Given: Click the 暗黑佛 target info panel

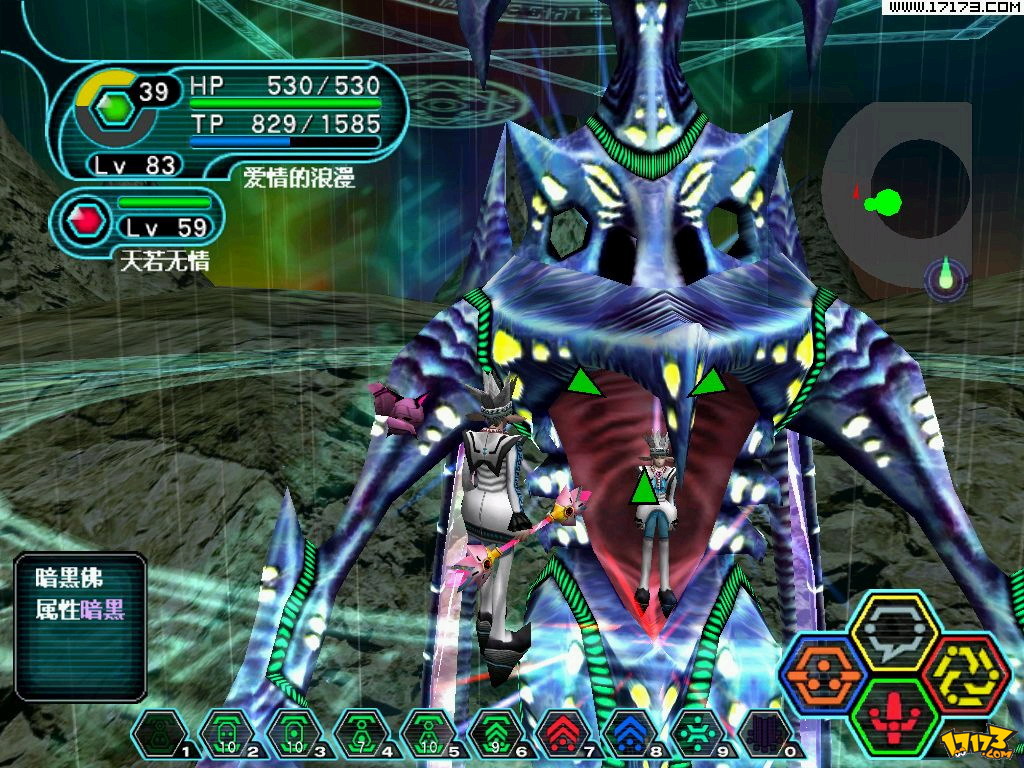Looking at the screenshot, I should 81,625.
